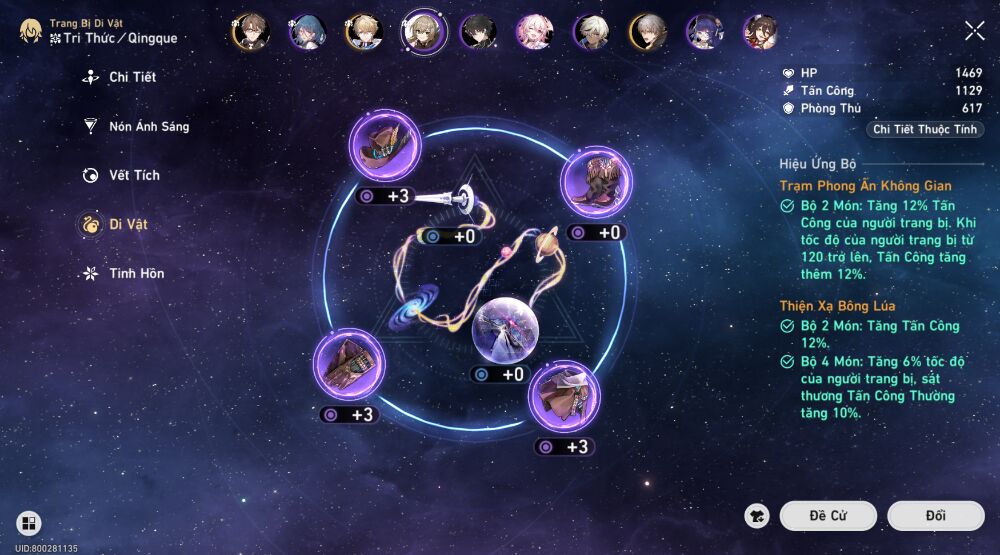1000x555 pixels.
Task: Choose the blue-haired character portrait
Action: coord(306,32)
